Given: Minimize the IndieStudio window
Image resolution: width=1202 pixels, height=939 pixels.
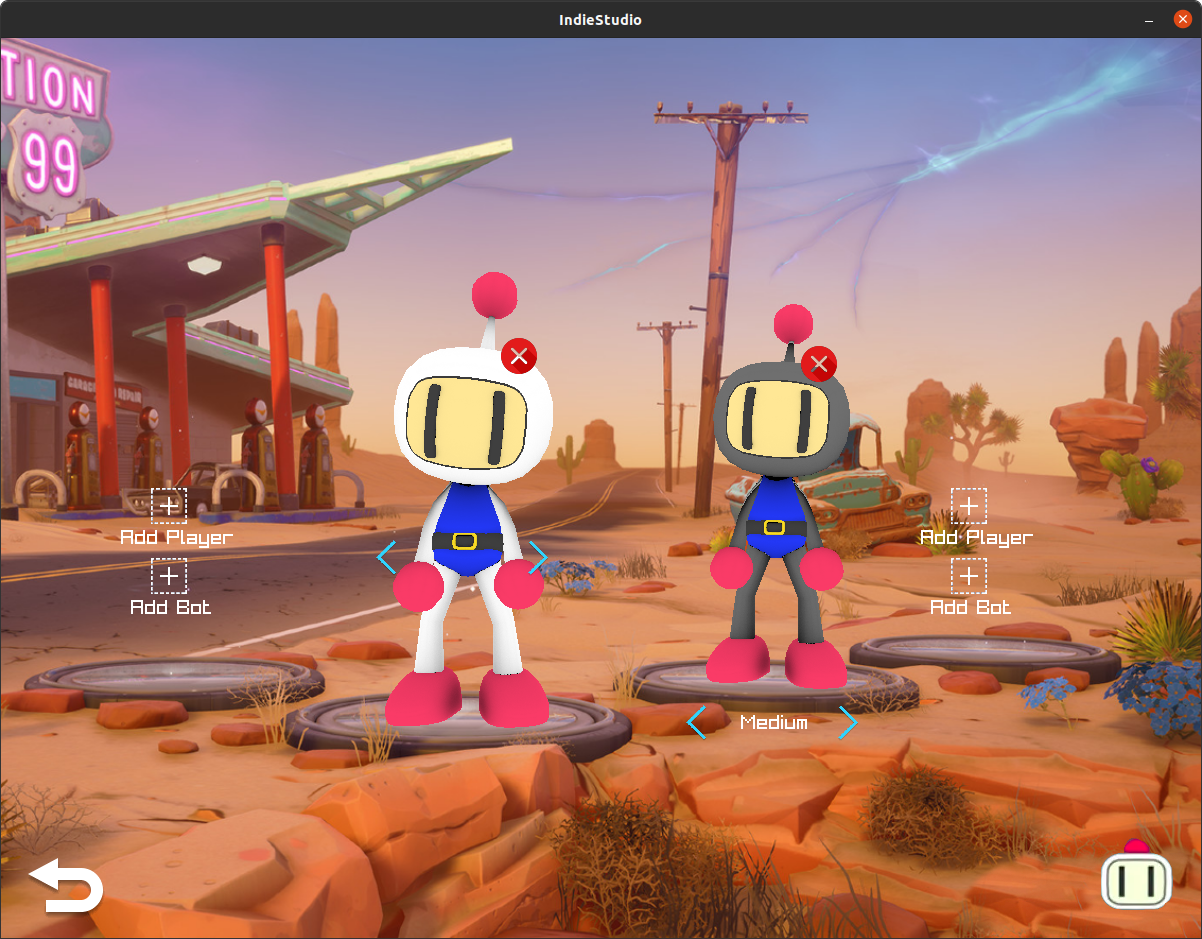Looking at the screenshot, I should pos(1151,20).
